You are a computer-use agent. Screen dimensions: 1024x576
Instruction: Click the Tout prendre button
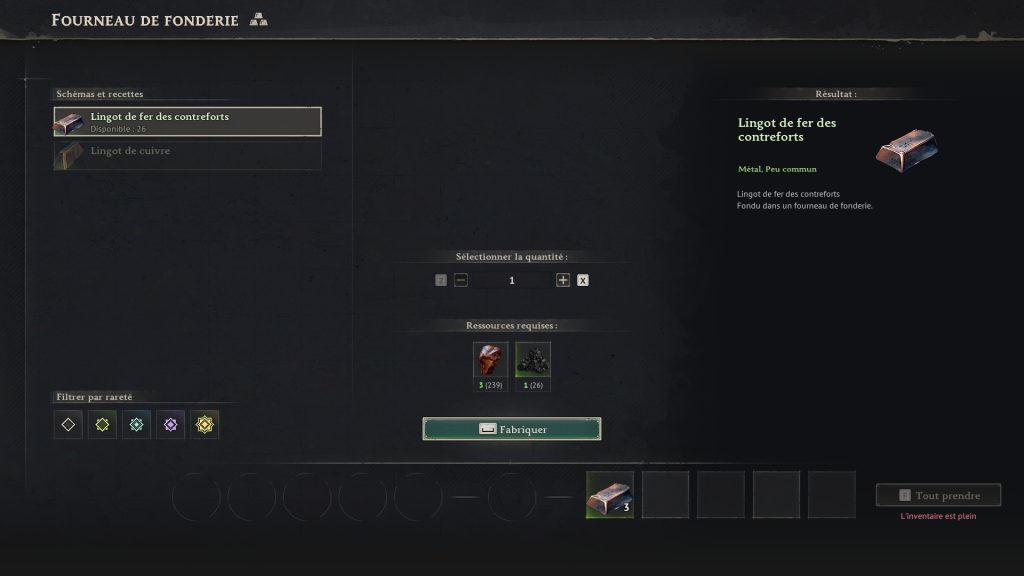938,495
